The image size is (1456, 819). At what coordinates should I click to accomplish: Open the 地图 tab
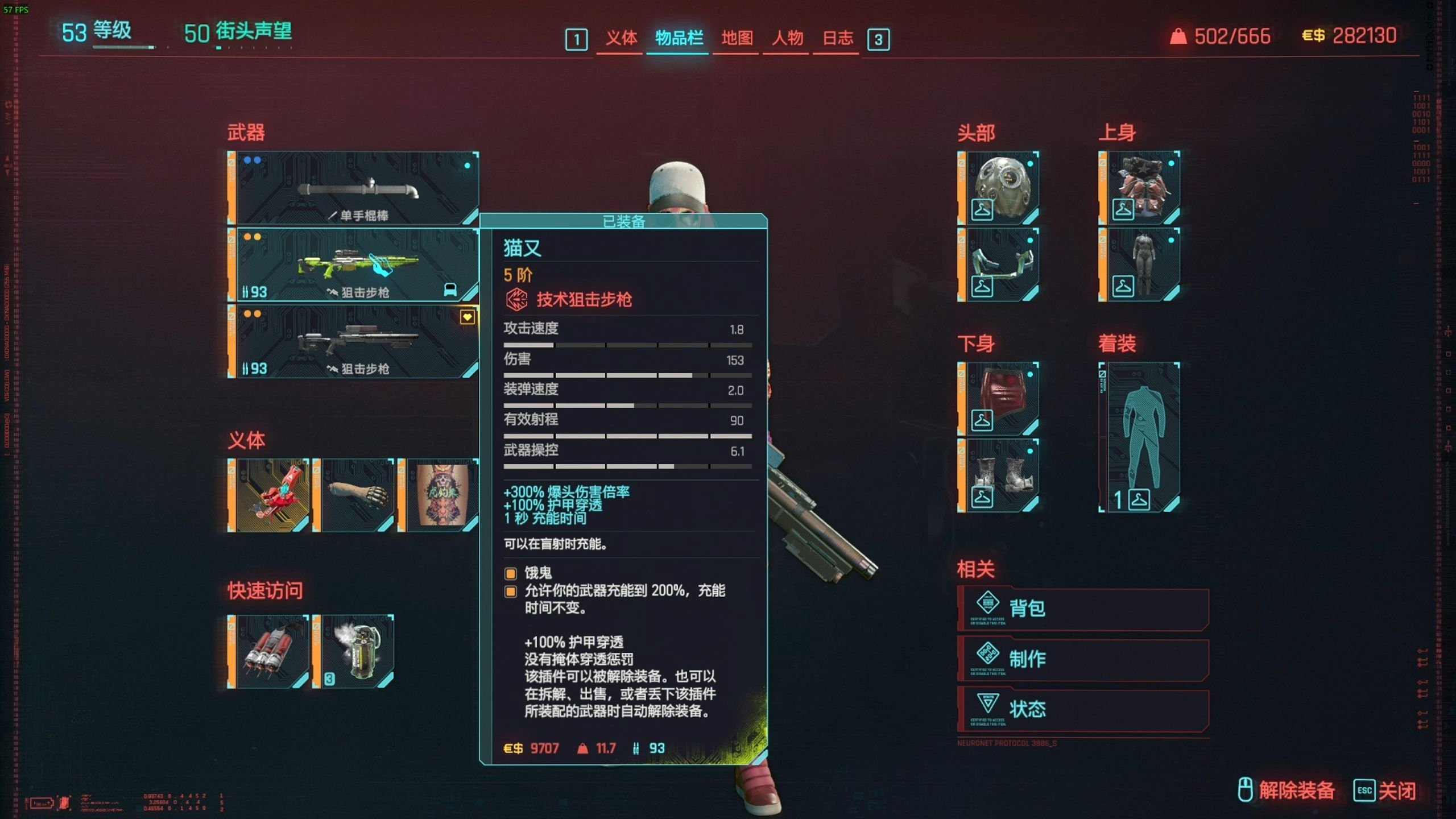click(x=737, y=38)
